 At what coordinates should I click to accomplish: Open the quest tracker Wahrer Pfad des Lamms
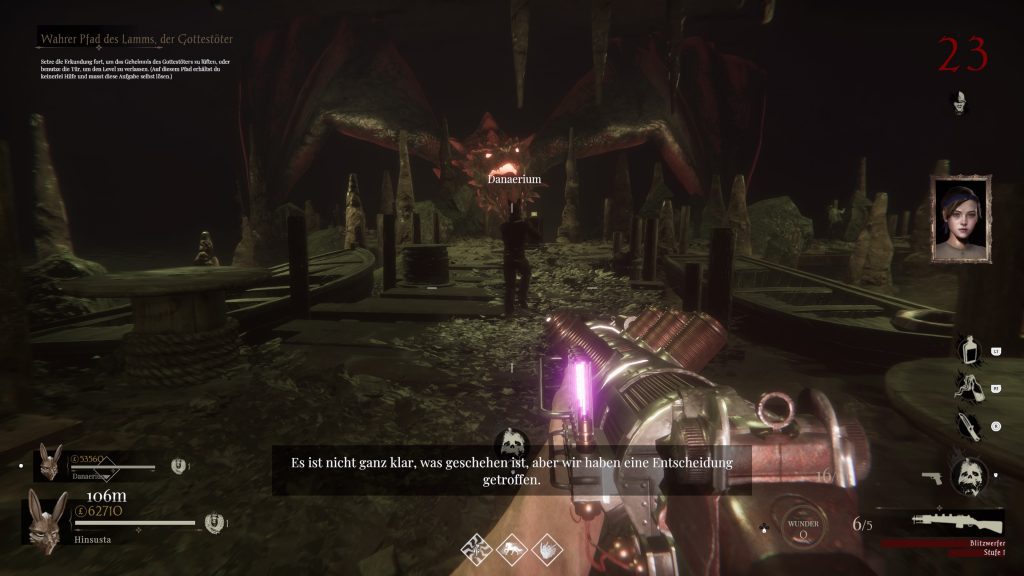135,39
